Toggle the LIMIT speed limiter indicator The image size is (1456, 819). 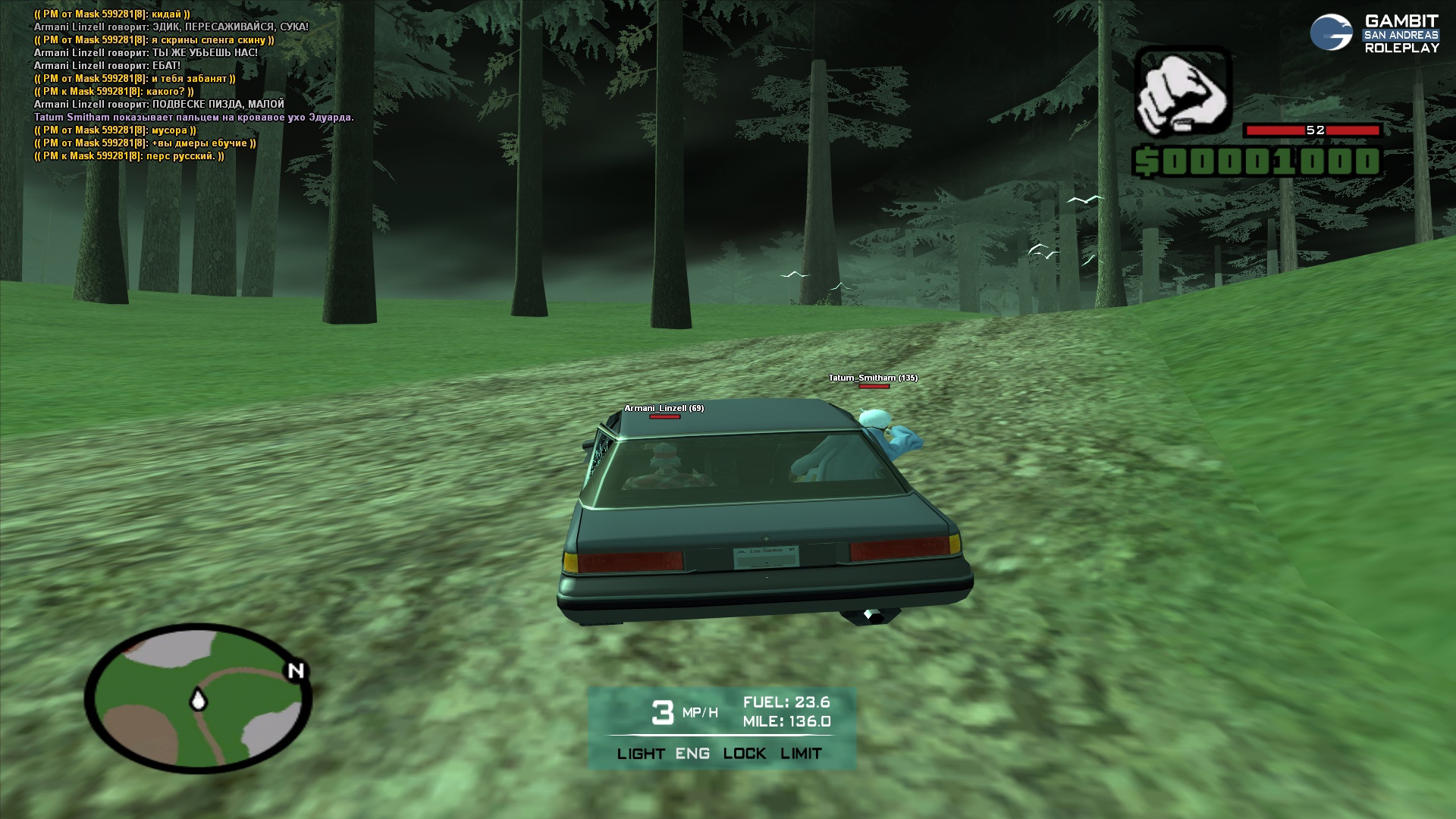point(801,754)
